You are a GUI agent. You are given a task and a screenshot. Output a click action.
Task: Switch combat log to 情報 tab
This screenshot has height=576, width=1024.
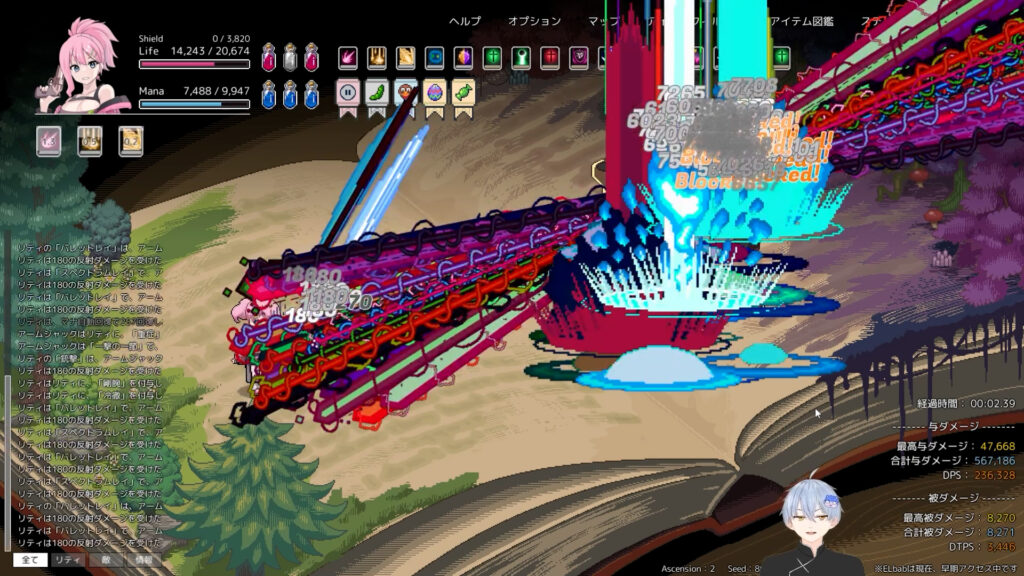143,561
